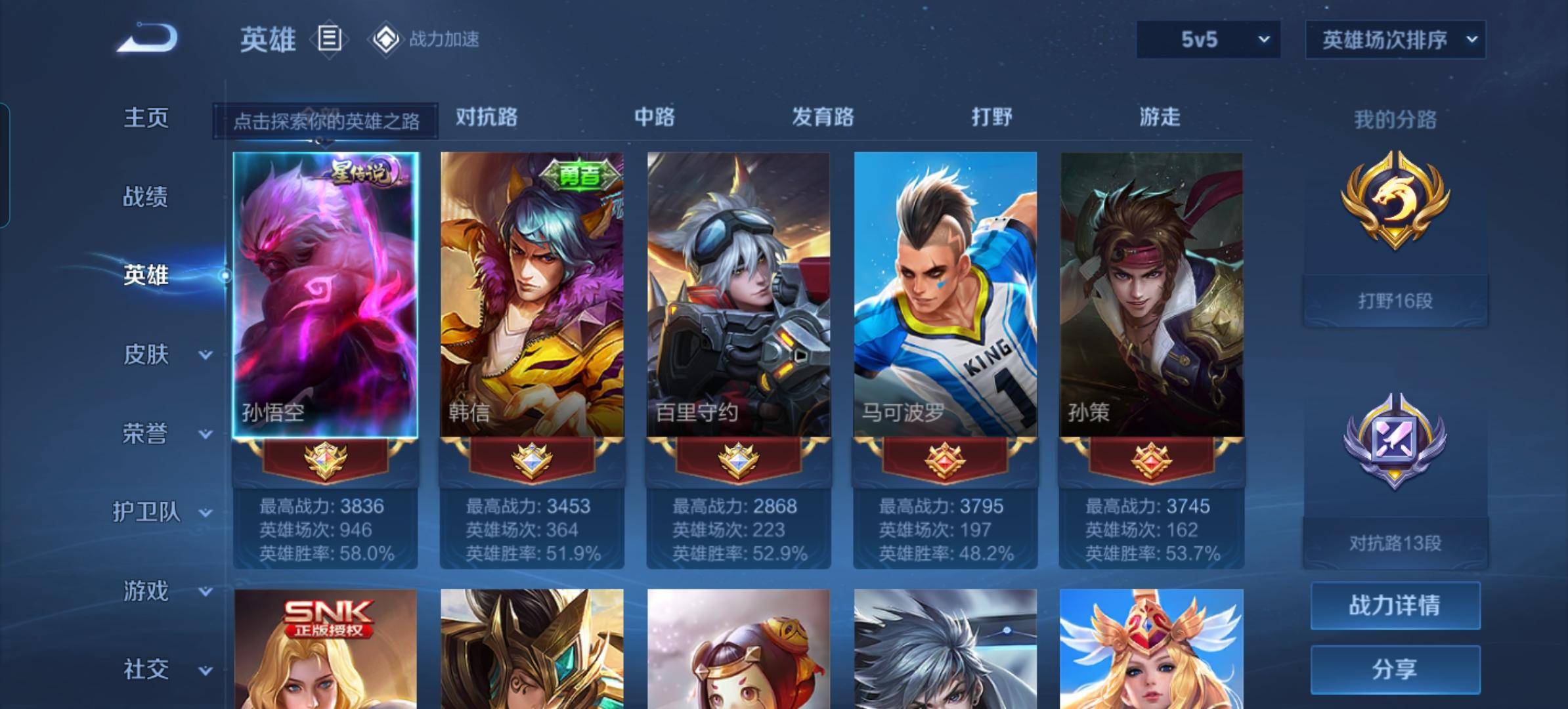Select the 韩信 hero card
1568x709 pixels.
click(x=532, y=295)
